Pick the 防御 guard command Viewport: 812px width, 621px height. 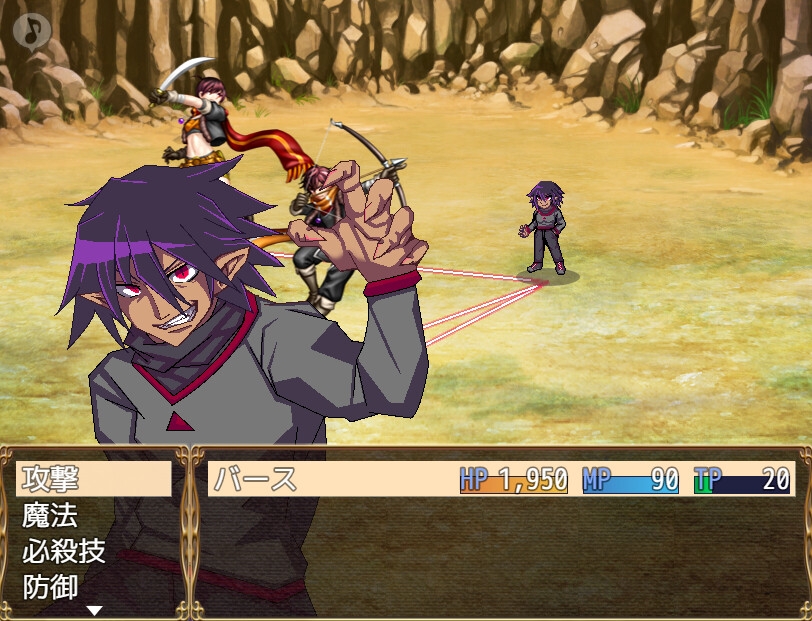click(x=94, y=586)
